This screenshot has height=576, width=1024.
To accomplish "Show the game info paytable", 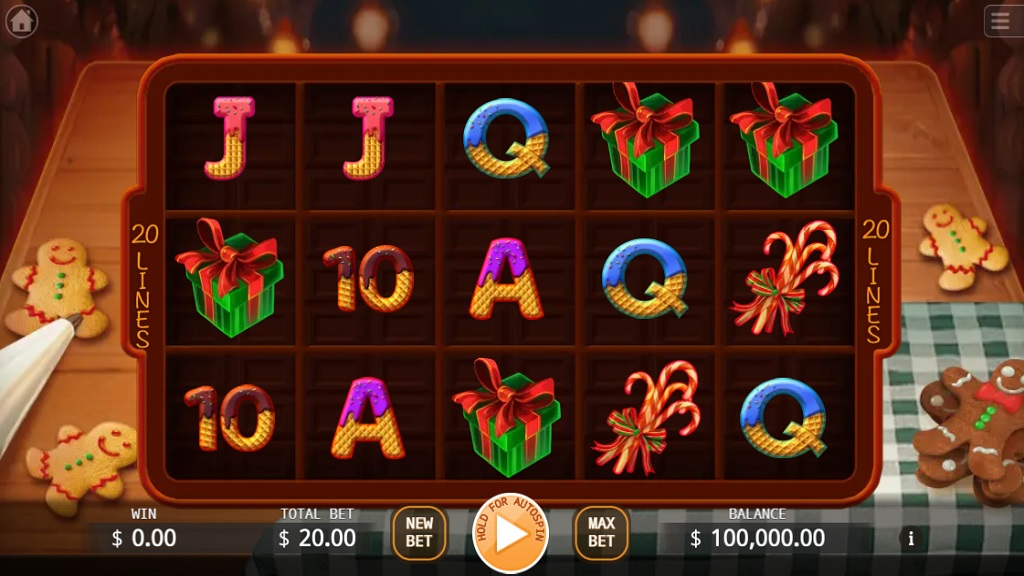I will pos(911,538).
